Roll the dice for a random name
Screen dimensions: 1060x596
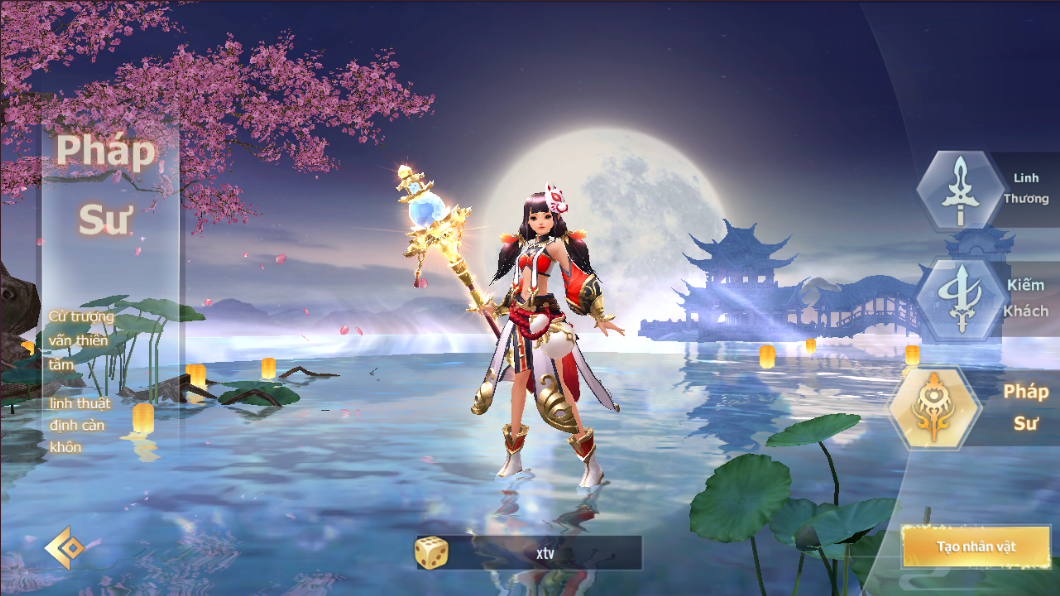[x=431, y=552]
